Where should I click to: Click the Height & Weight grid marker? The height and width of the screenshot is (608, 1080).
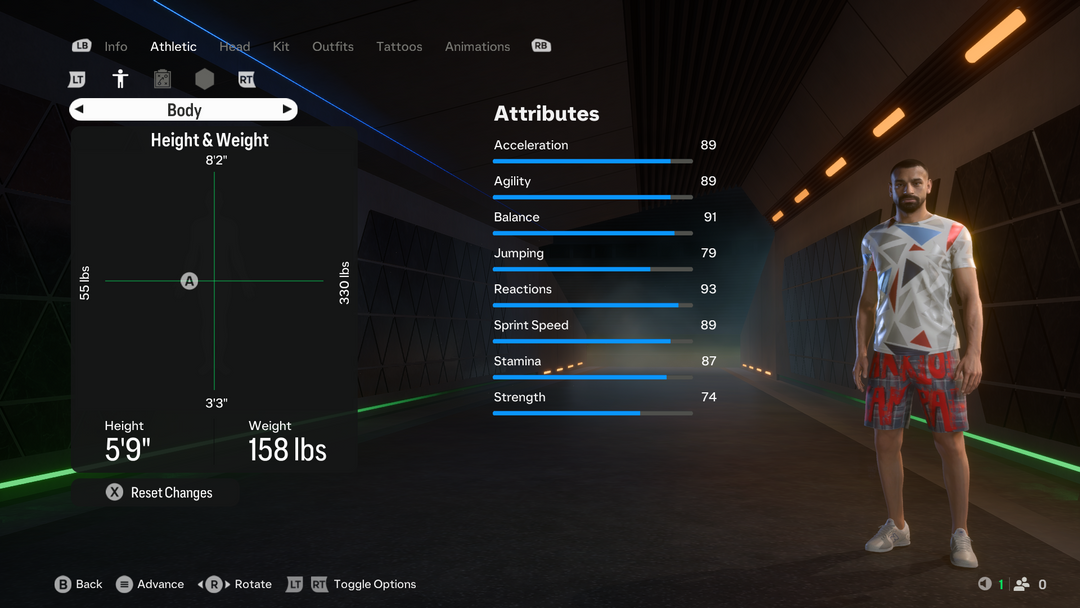[189, 281]
